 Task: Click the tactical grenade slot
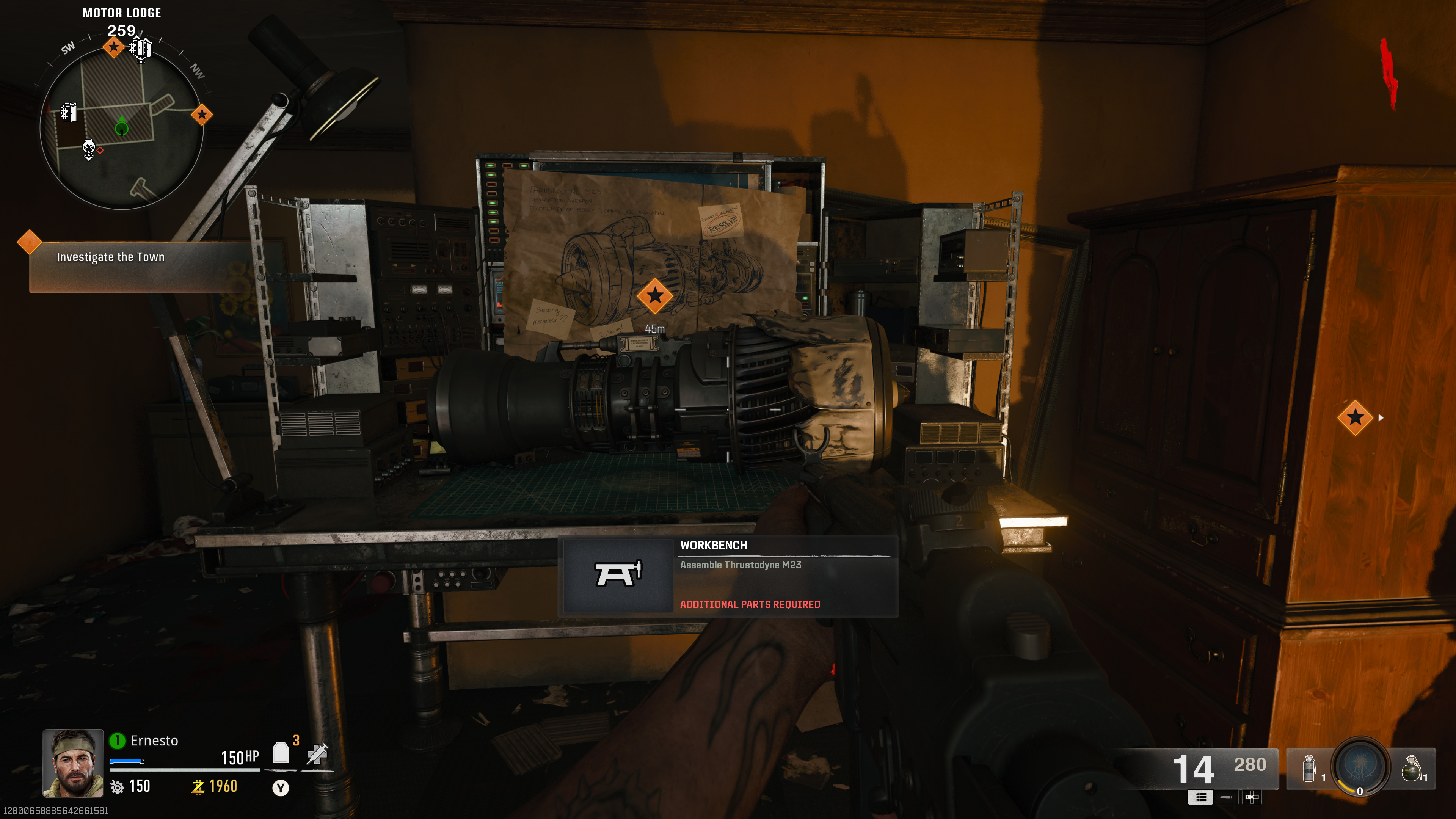tap(1309, 769)
